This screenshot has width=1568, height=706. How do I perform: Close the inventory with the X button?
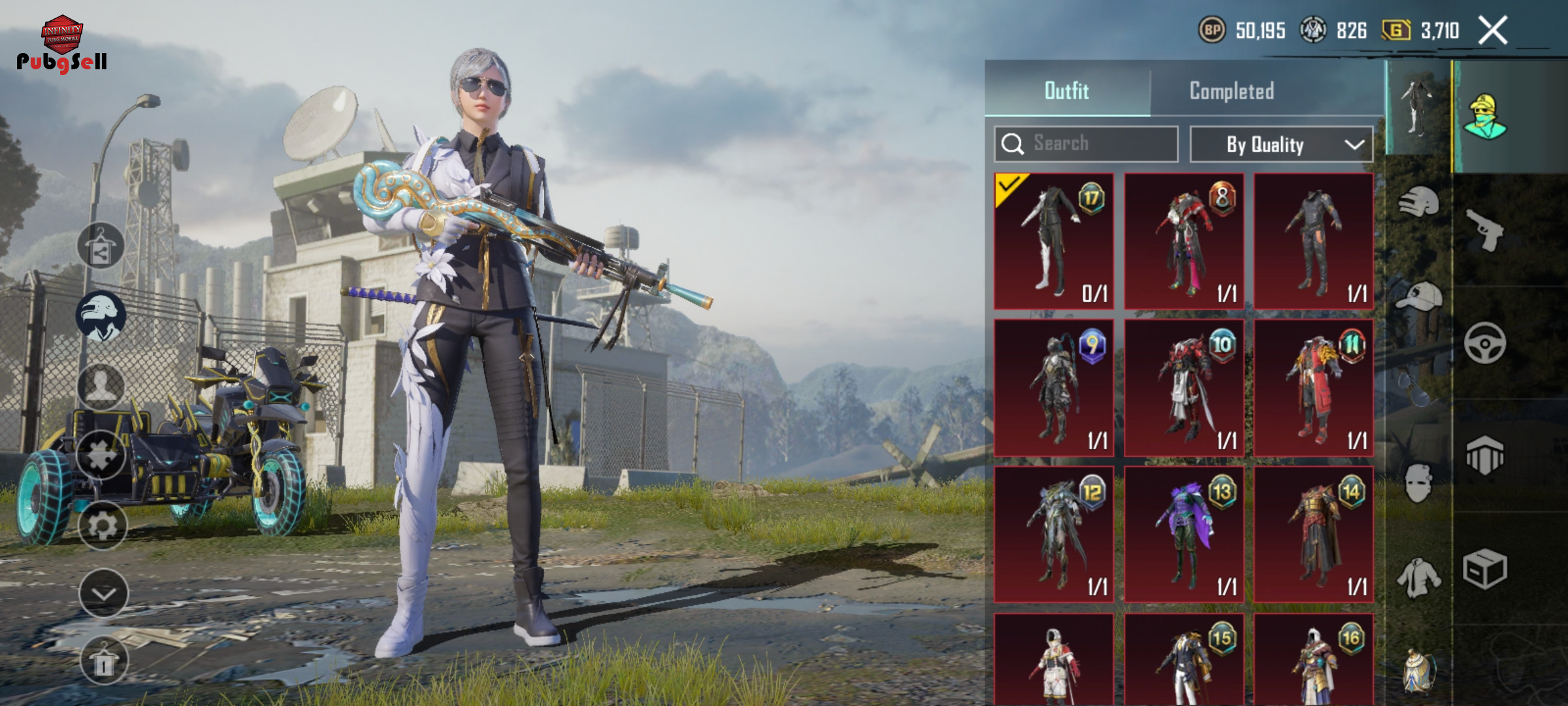click(x=1493, y=31)
